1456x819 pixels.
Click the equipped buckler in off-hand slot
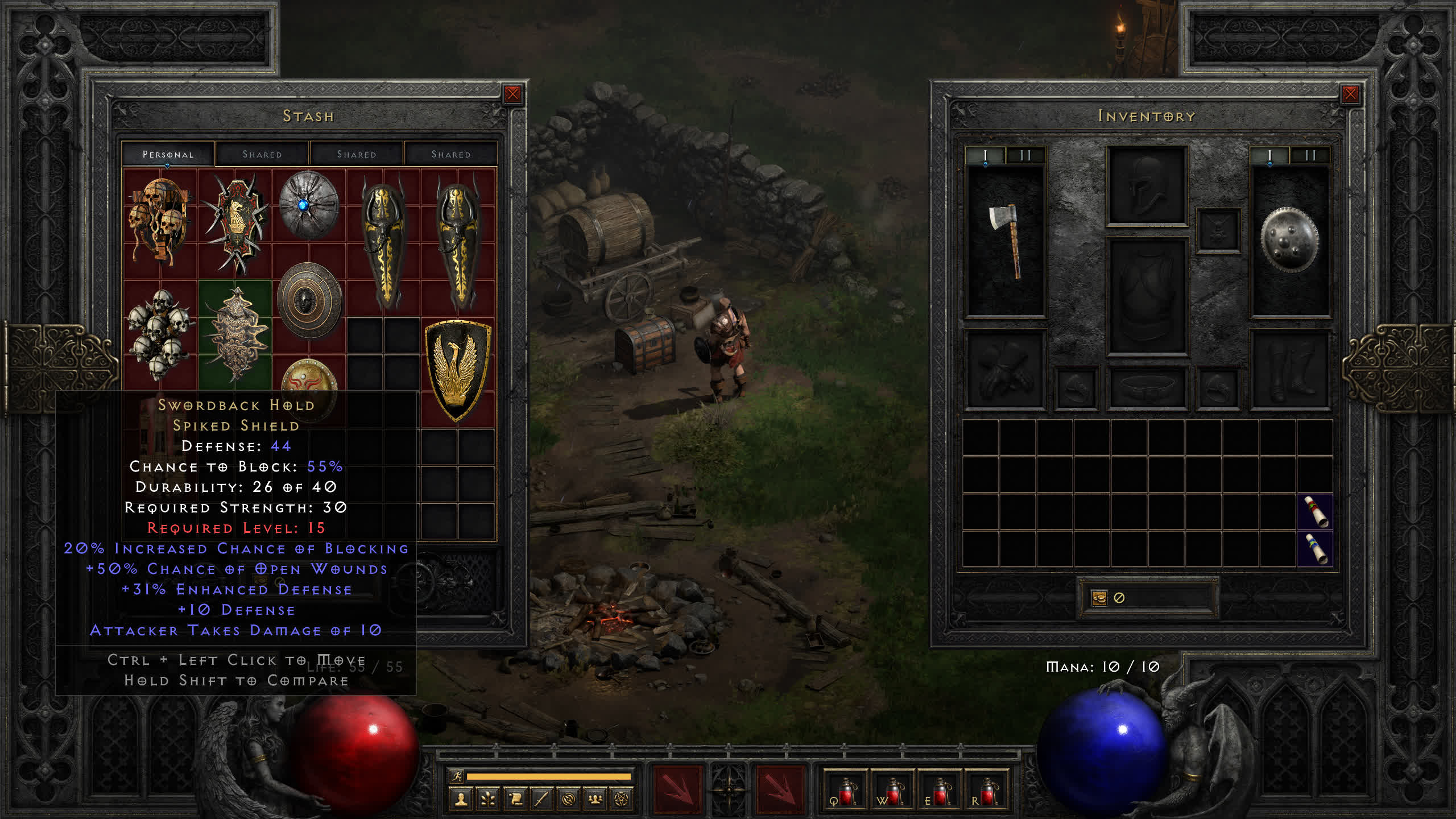(x=1289, y=241)
